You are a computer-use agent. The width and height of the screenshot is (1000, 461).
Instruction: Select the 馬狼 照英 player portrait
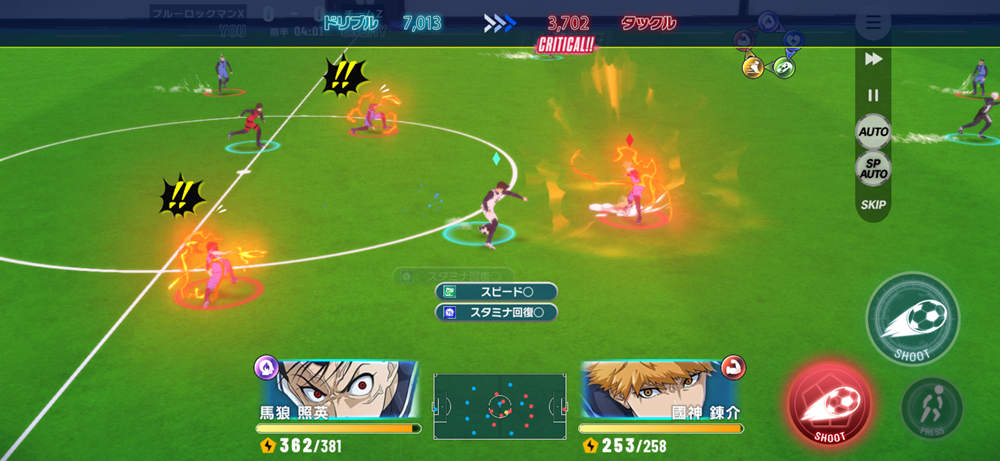tap(338, 388)
